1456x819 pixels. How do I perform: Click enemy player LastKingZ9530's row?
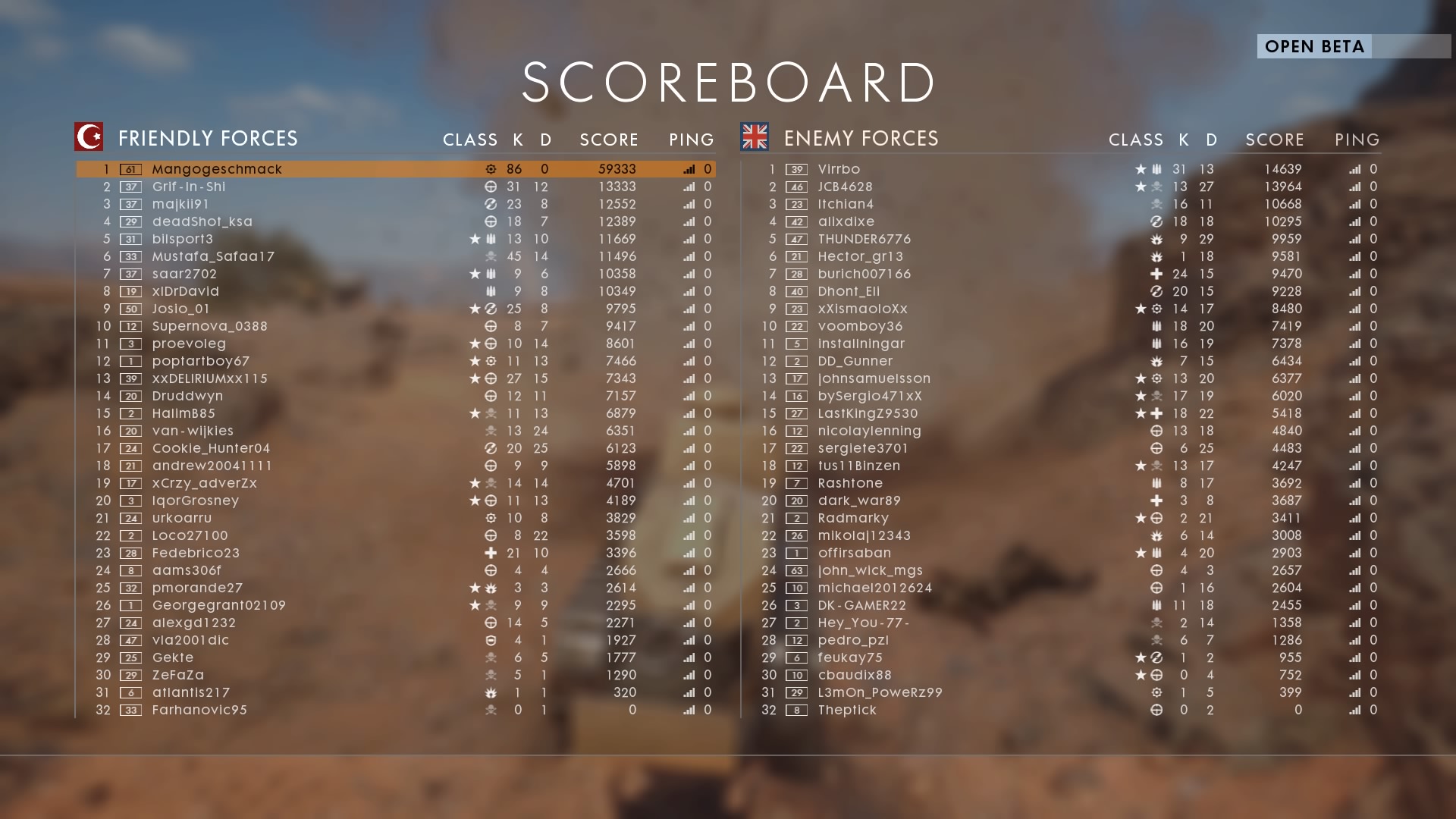click(x=868, y=413)
